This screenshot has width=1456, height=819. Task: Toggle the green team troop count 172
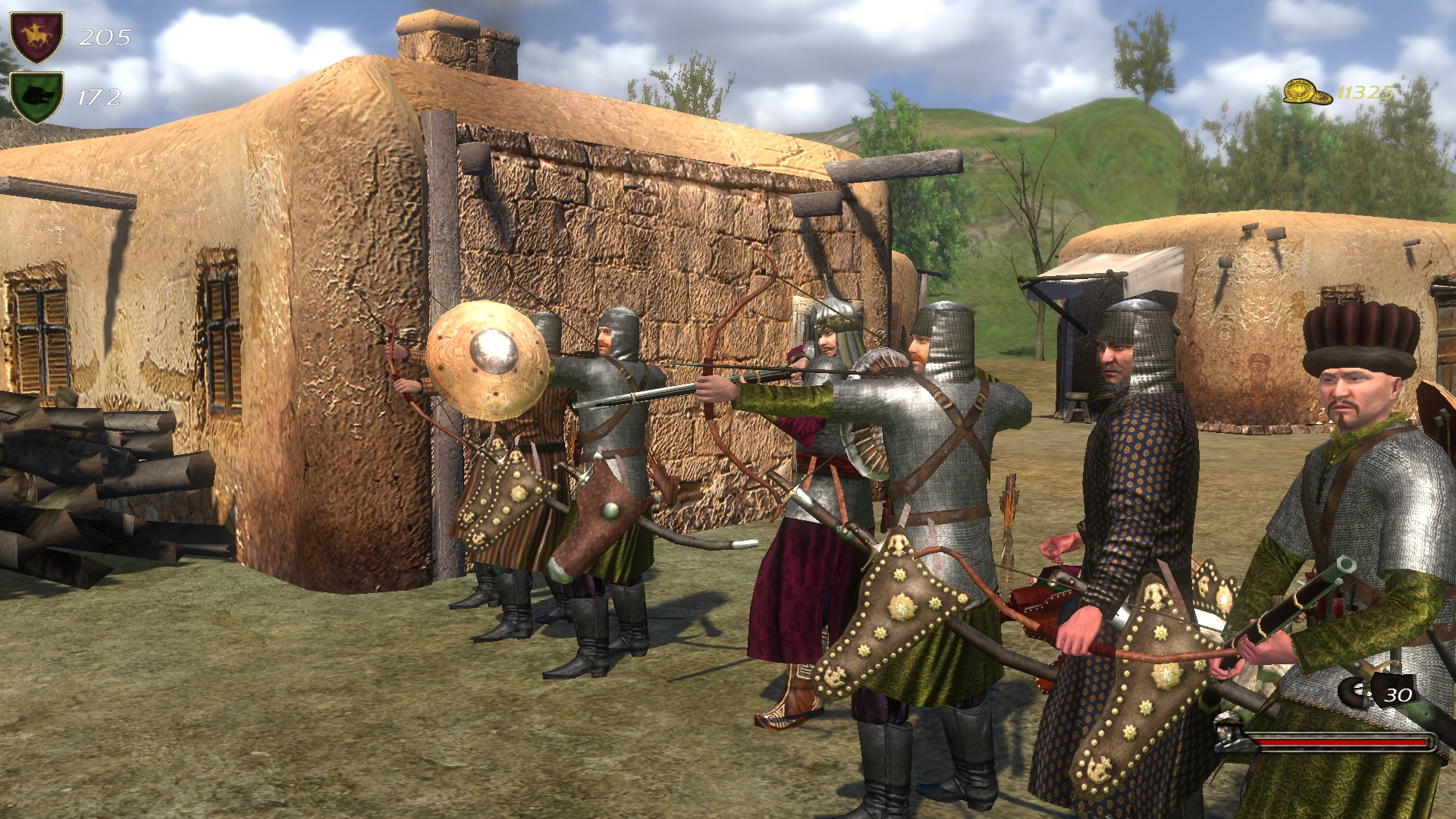pos(100,96)
